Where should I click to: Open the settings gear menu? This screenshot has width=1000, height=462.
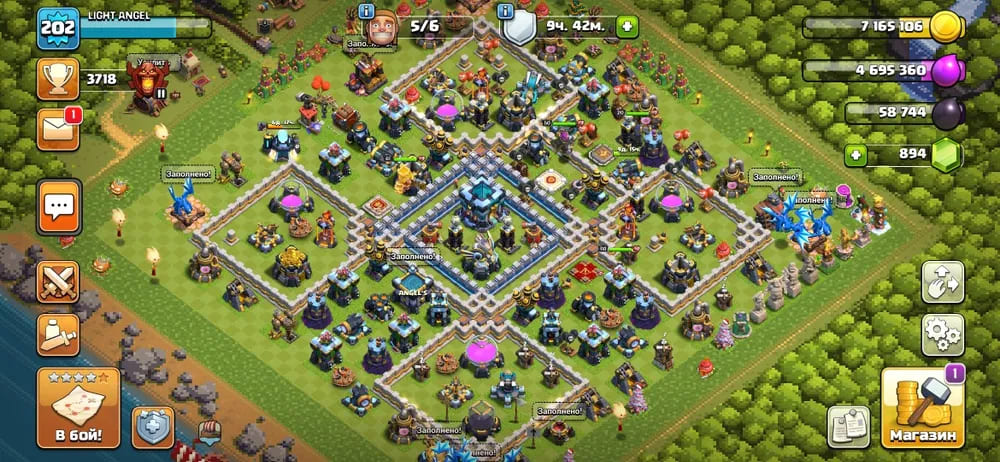click(x=942, y=335)
